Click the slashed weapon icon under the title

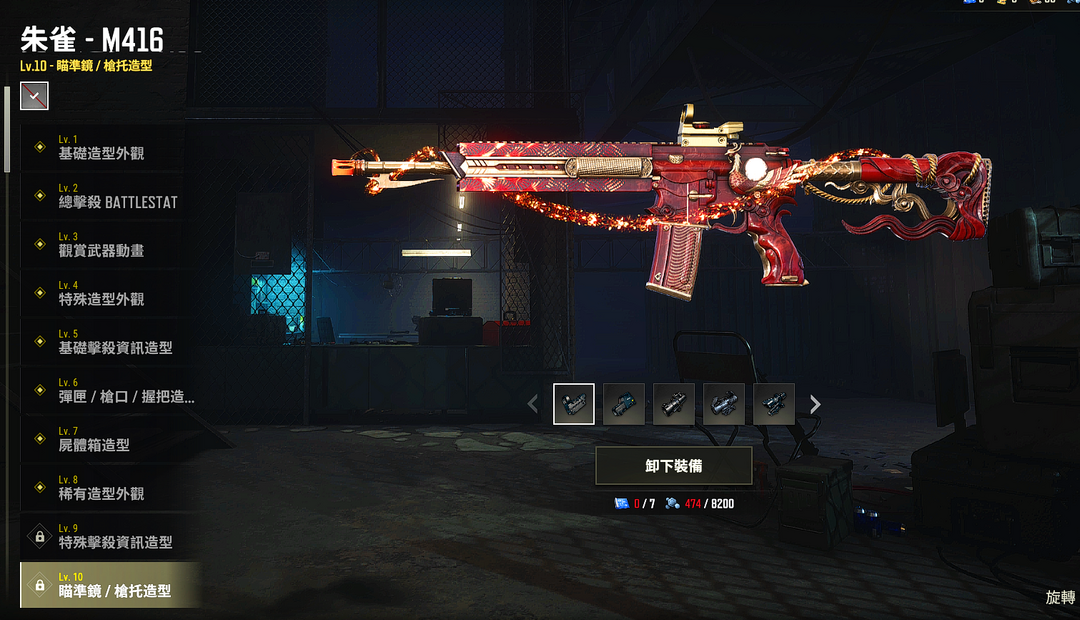click(x=34, y=96)
